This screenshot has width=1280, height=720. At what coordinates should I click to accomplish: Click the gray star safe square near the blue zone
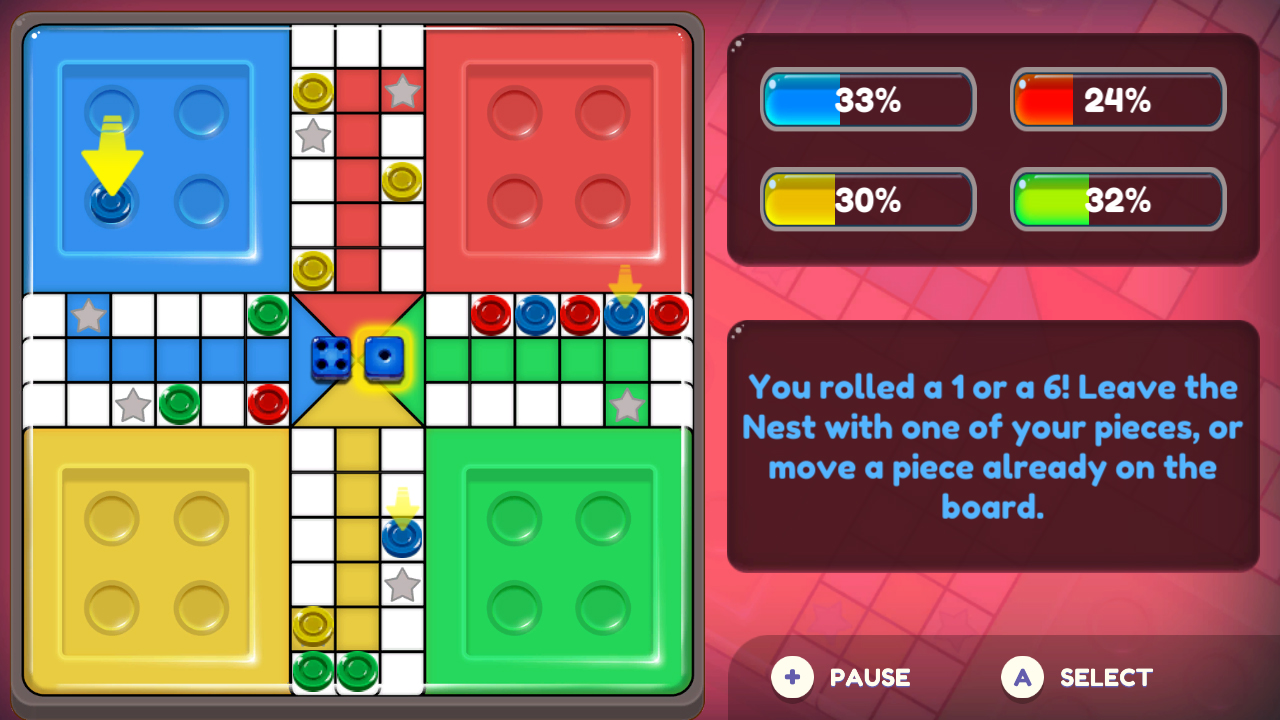click(x=89, y=314)
